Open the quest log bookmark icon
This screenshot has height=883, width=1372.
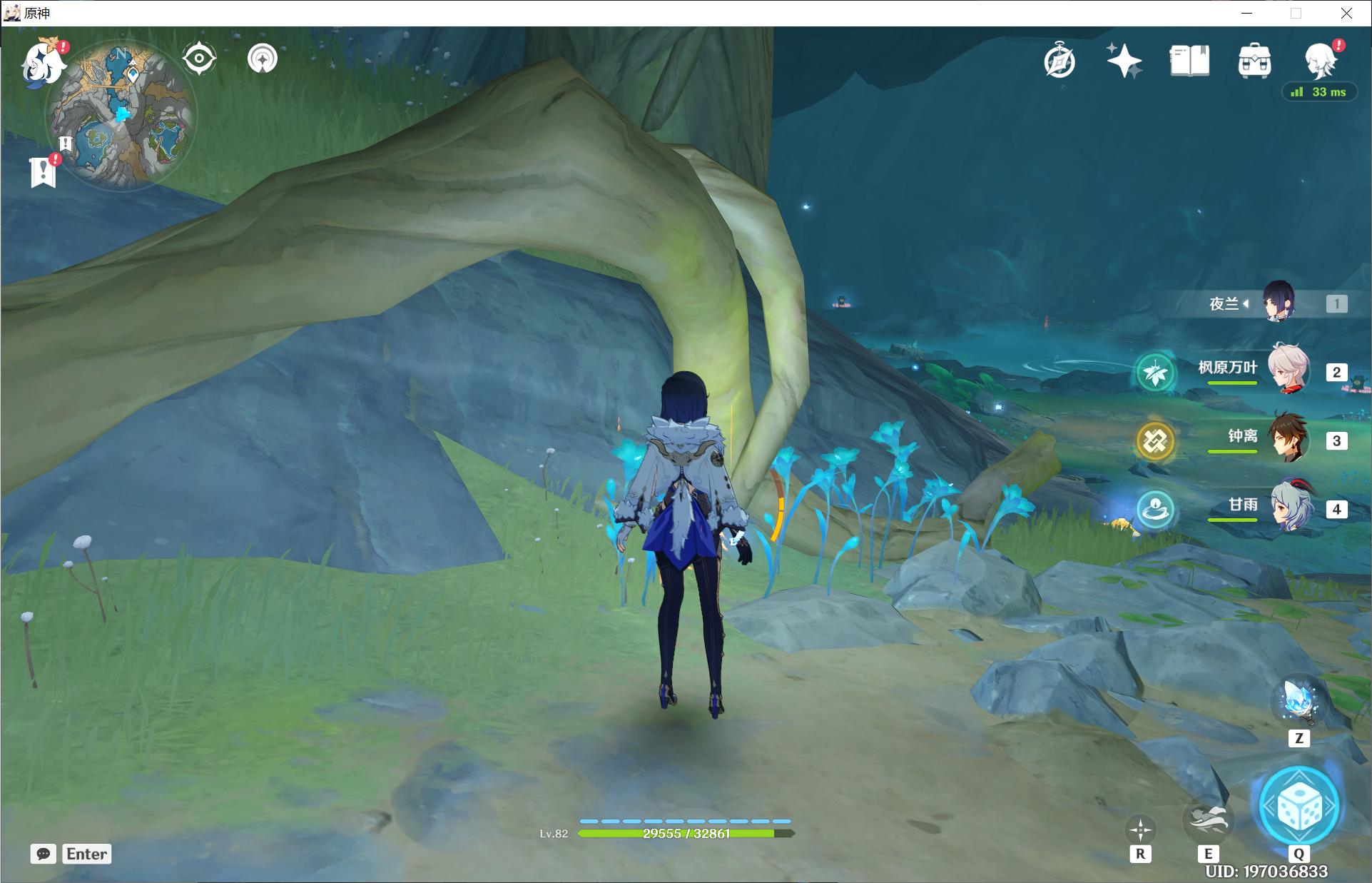43,172
